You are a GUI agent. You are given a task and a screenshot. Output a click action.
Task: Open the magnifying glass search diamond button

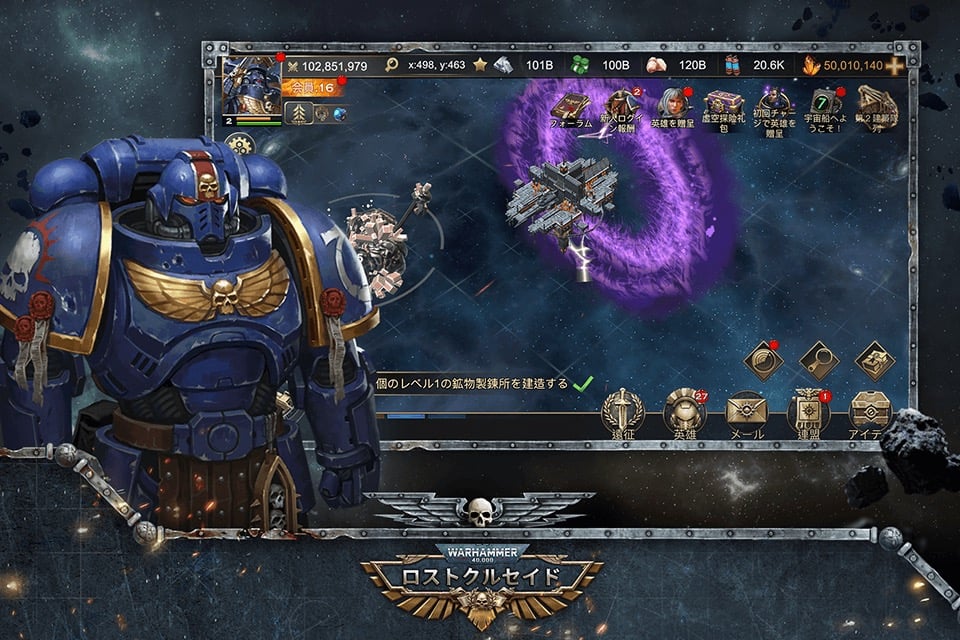tap(819, 360)
